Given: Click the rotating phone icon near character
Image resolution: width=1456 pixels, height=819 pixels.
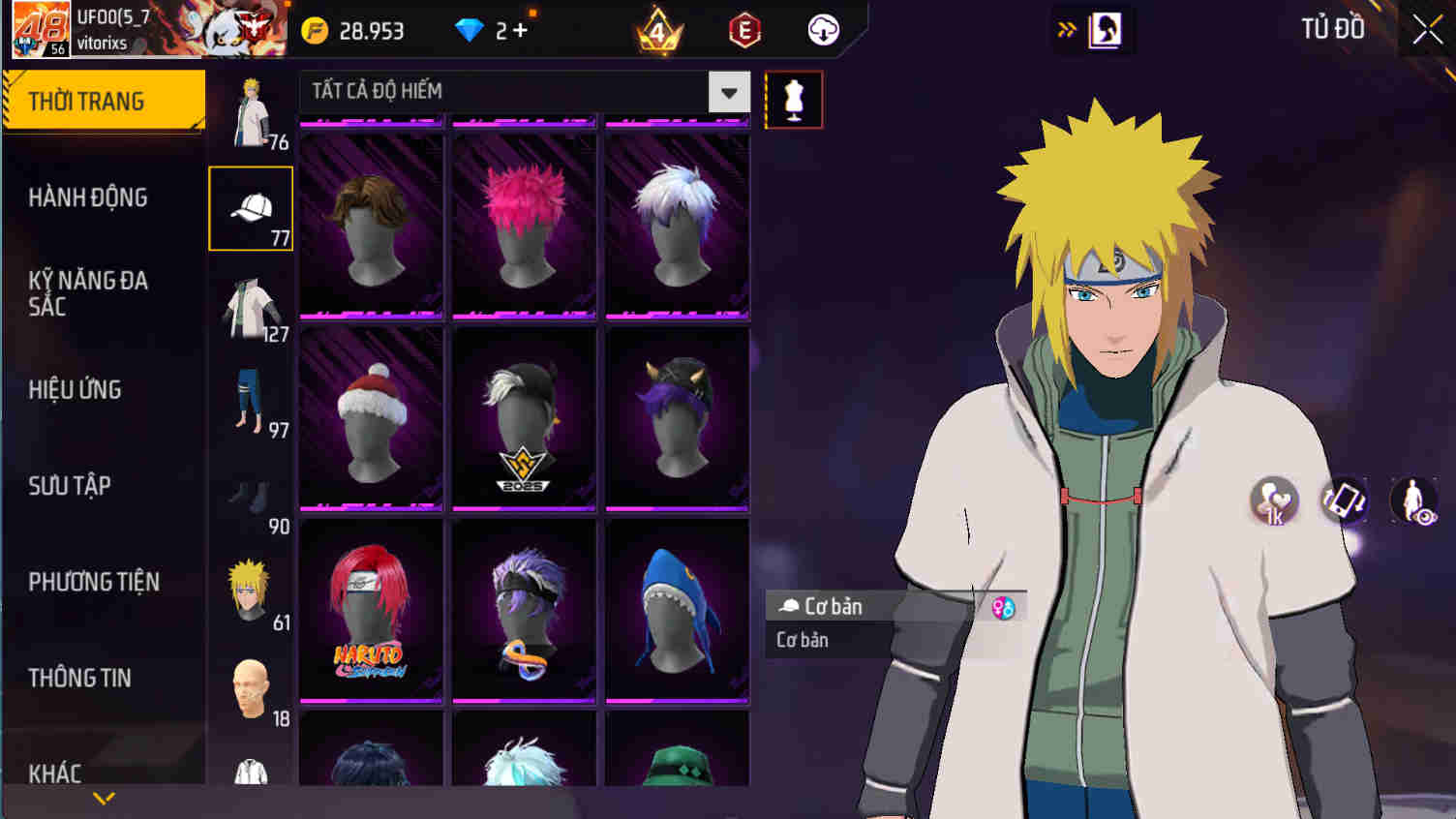Looking at the screenshot, I should pos(1345,502).
